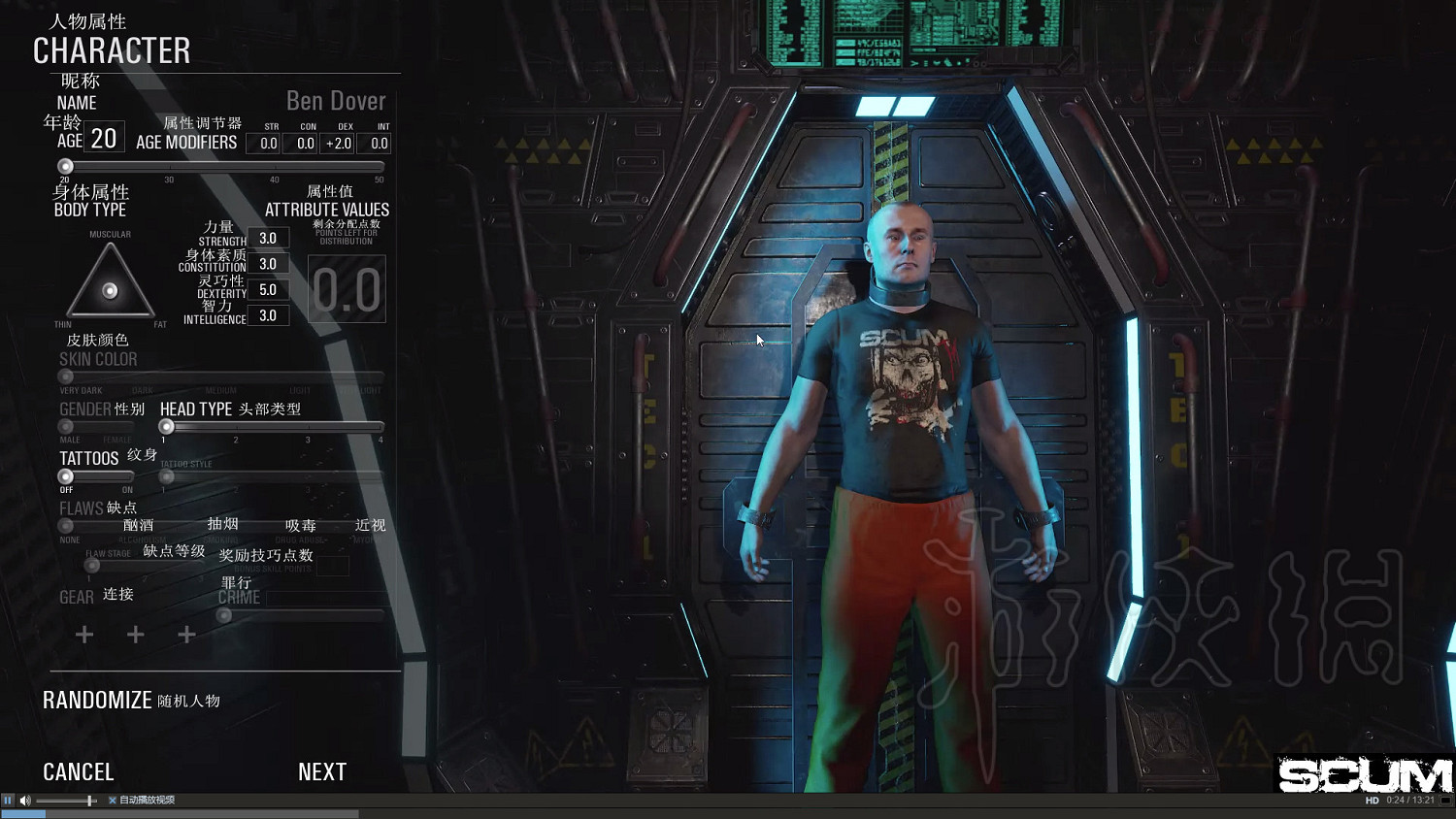The width and height of the screenshot is (1456, 819).
Task: Select the Constitution attribute value box
Action: coord(268,264)
